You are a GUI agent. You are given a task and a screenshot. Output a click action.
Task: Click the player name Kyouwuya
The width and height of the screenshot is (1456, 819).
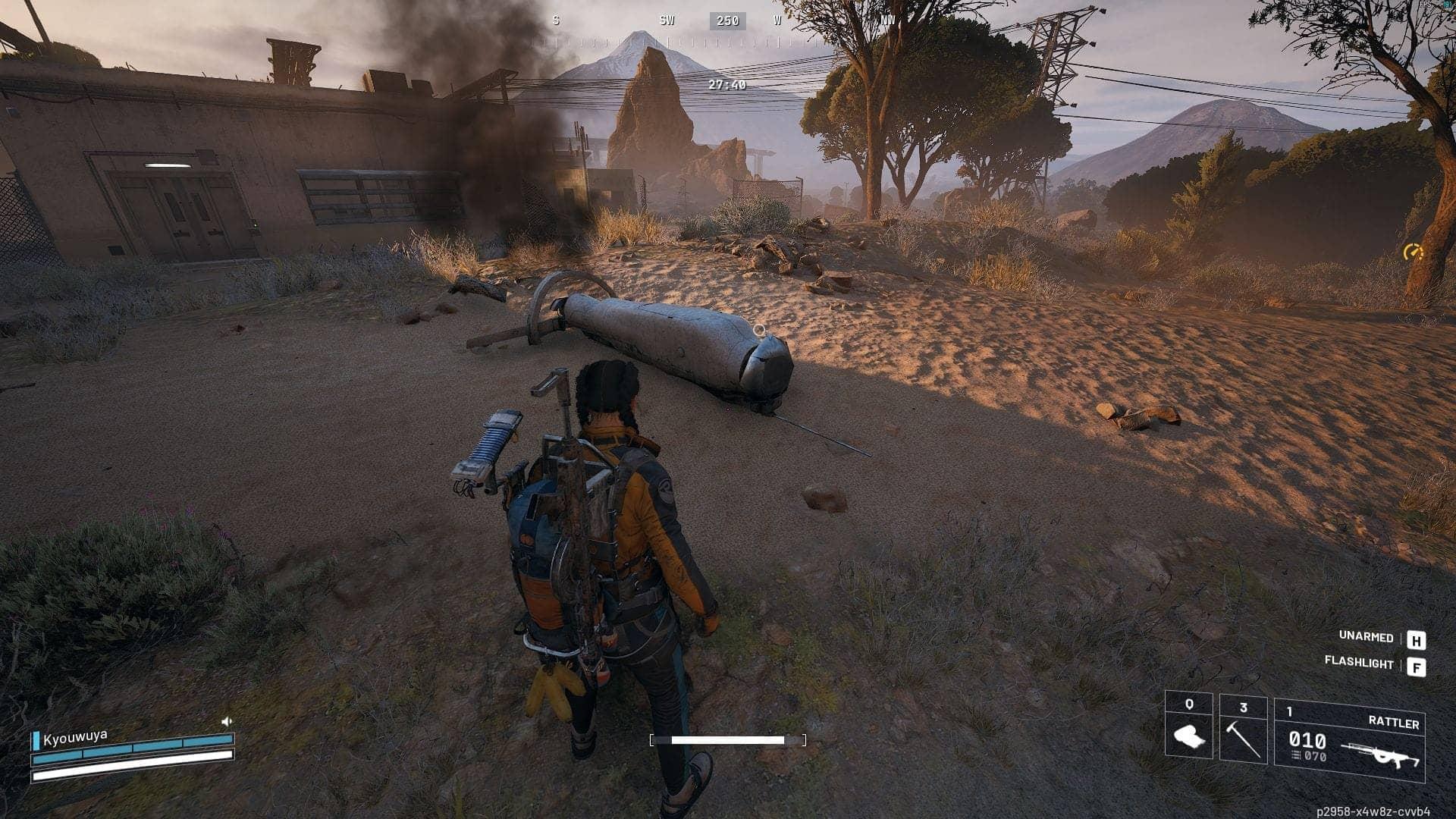[x=76, y=735]
